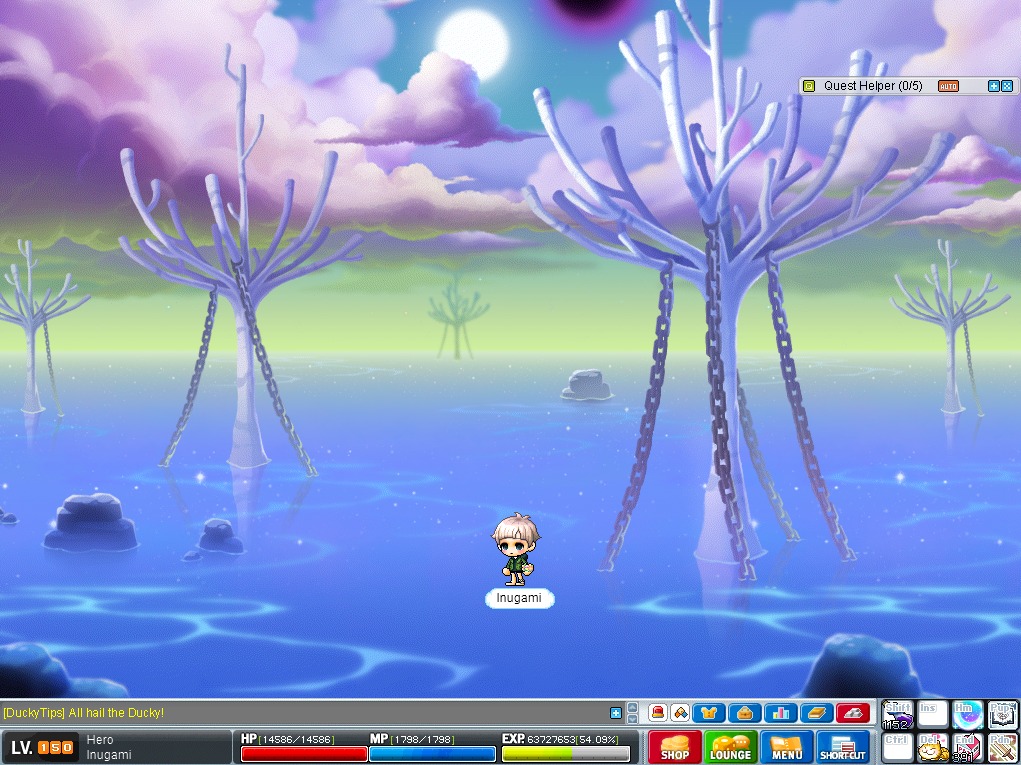The image size is (1021, 765).
Task: Open the stats bar-chart icon button
Action: point(780,713)
